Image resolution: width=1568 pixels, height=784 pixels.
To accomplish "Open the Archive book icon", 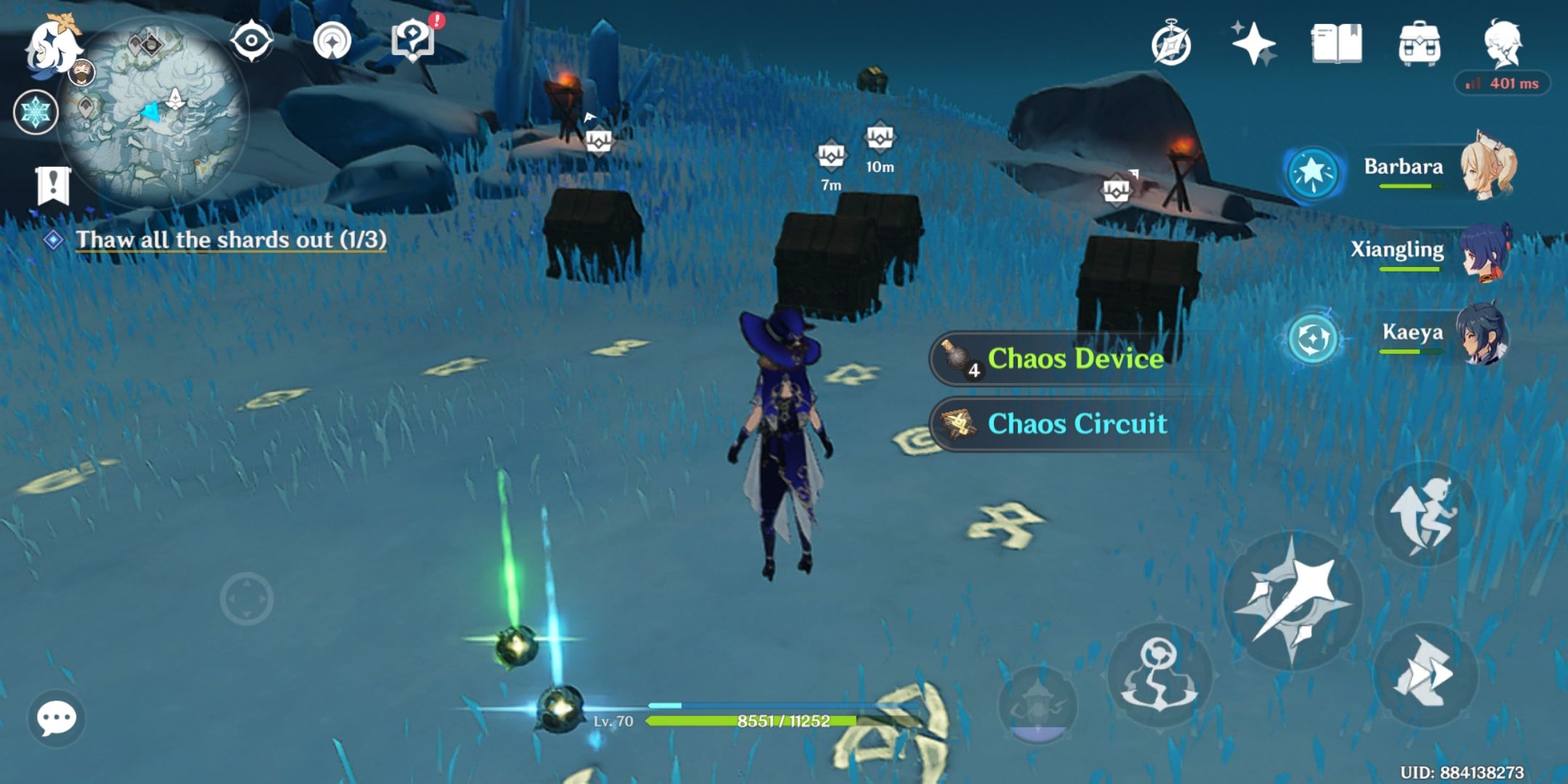I will pyautogui.click(x=1339, y=44).
